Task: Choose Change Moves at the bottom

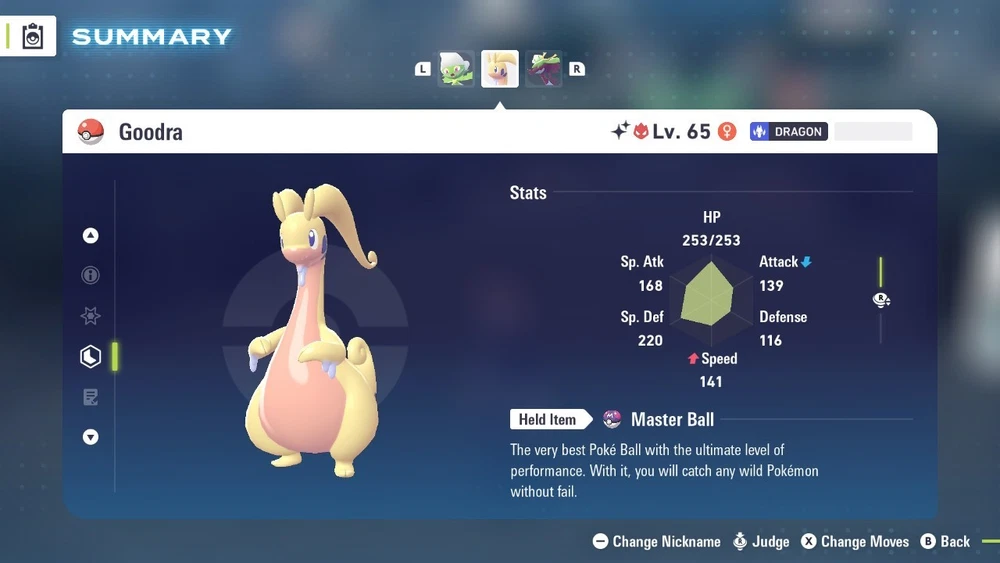Action: tap(854, 541)
